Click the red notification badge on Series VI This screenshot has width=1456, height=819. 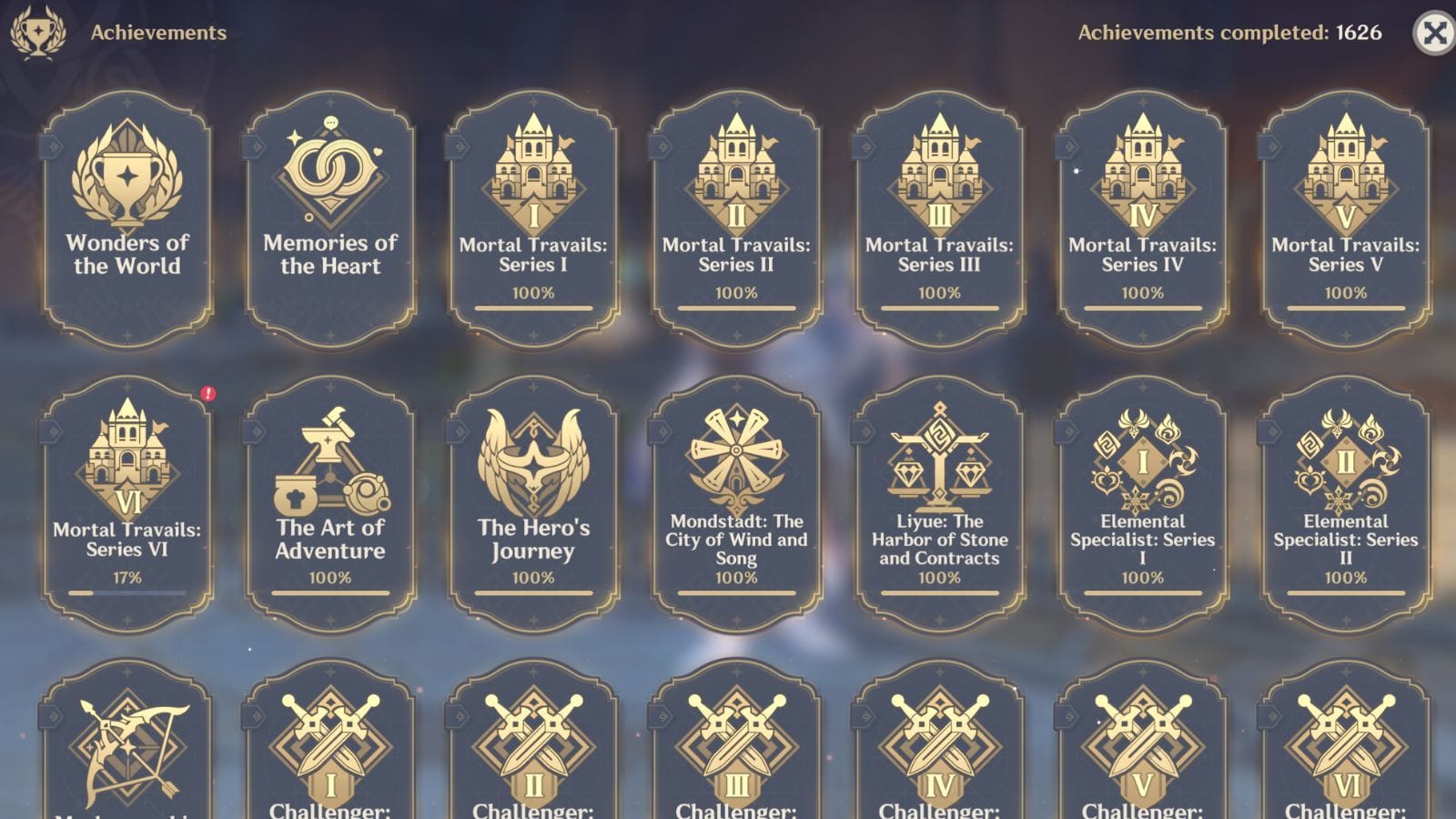(x=209, y=392)
